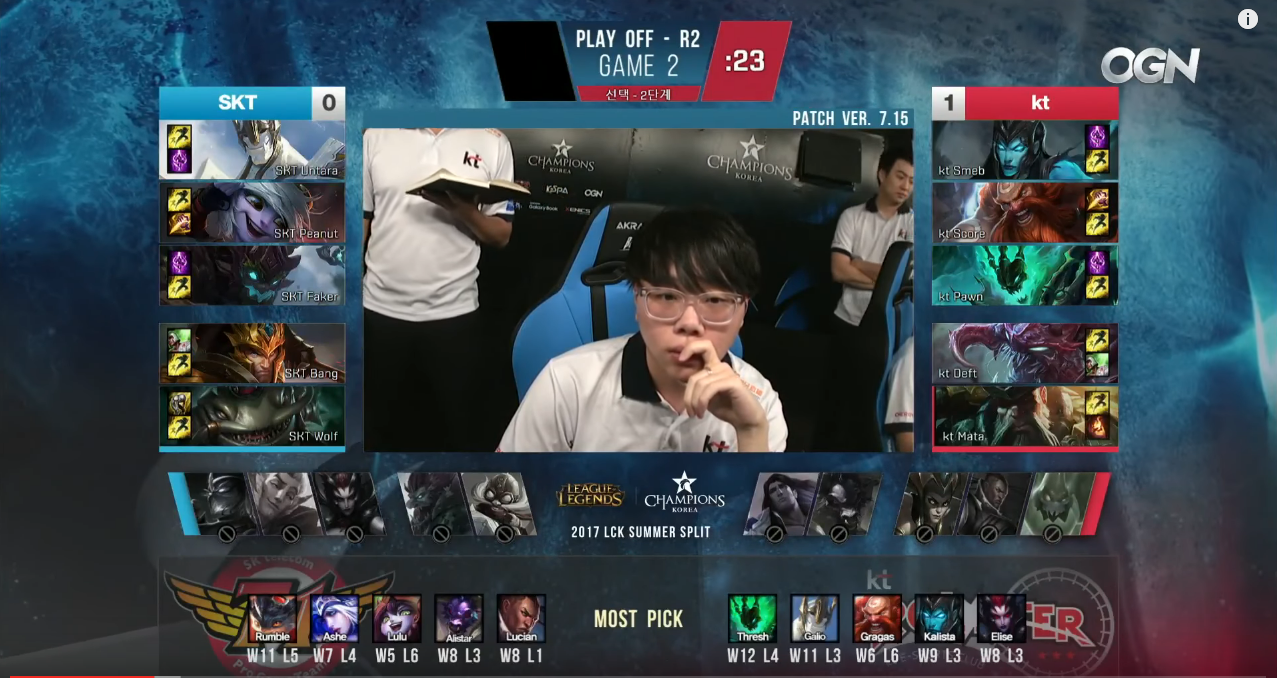Select kt Smeb's champion pick panel
This screenshot has width=1277, height=678.
[x=1025, y=150]
